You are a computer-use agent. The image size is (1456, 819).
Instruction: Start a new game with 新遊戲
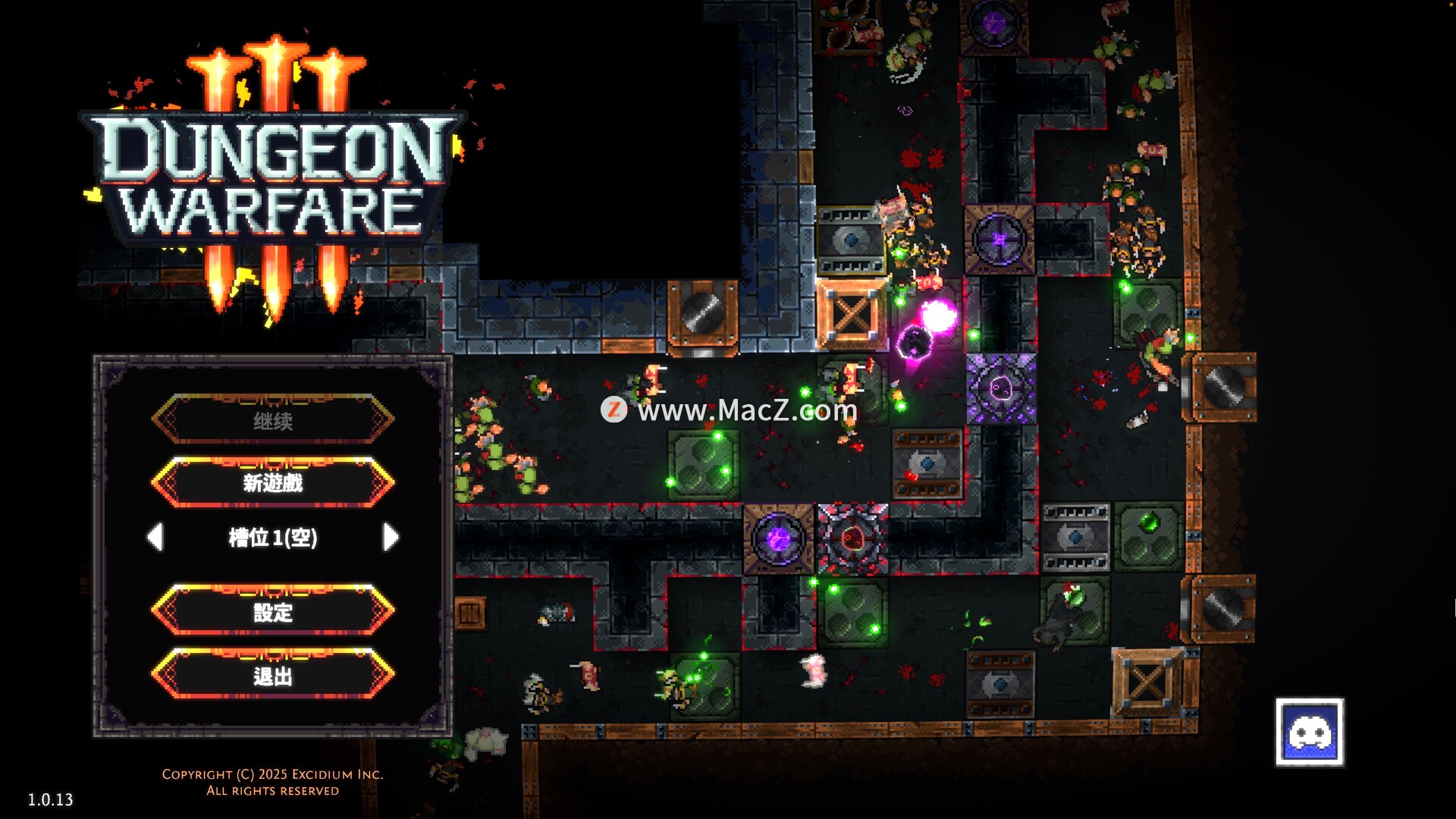[273, 482]
